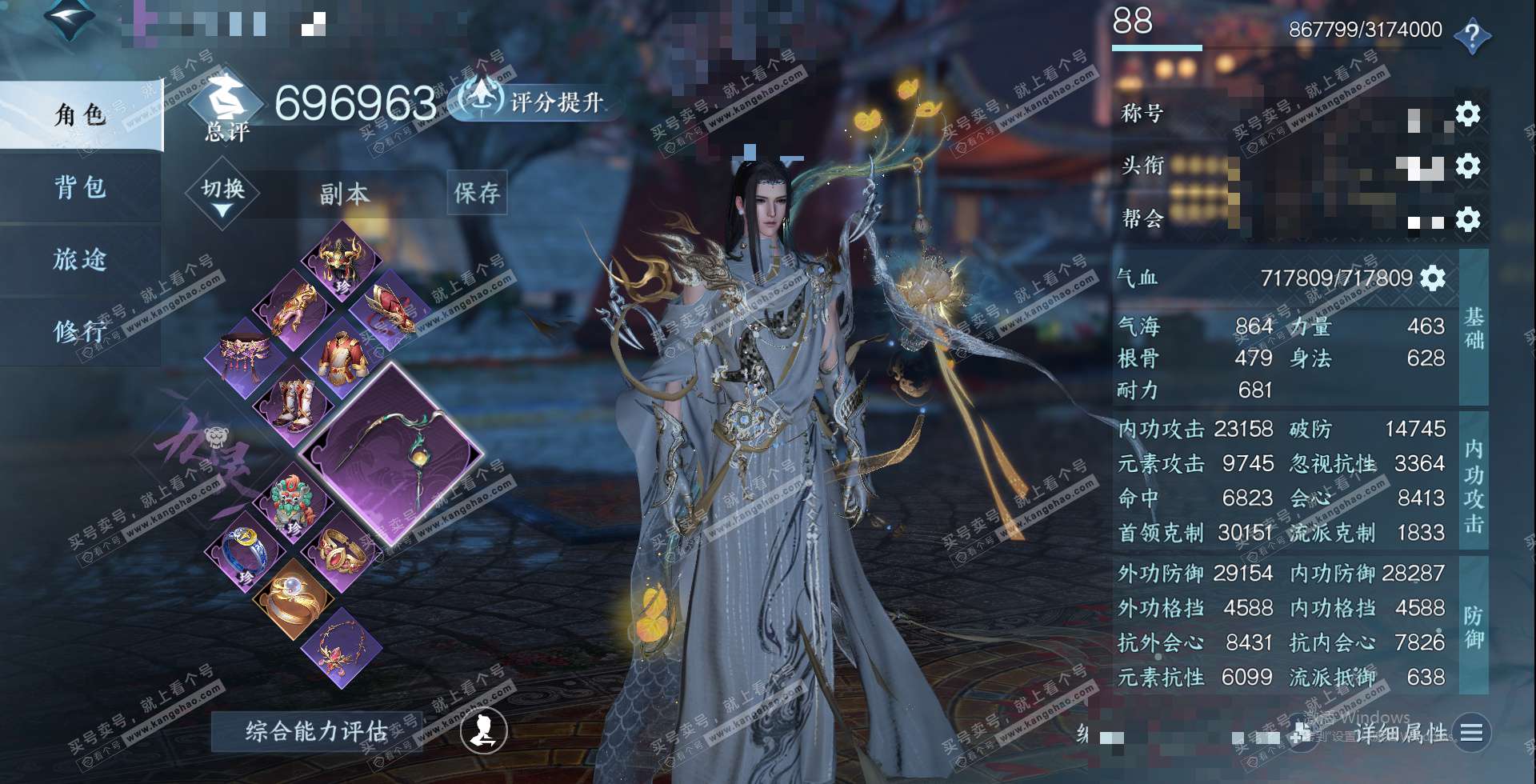Click the gear beside 头衔

pos(1467,166)
